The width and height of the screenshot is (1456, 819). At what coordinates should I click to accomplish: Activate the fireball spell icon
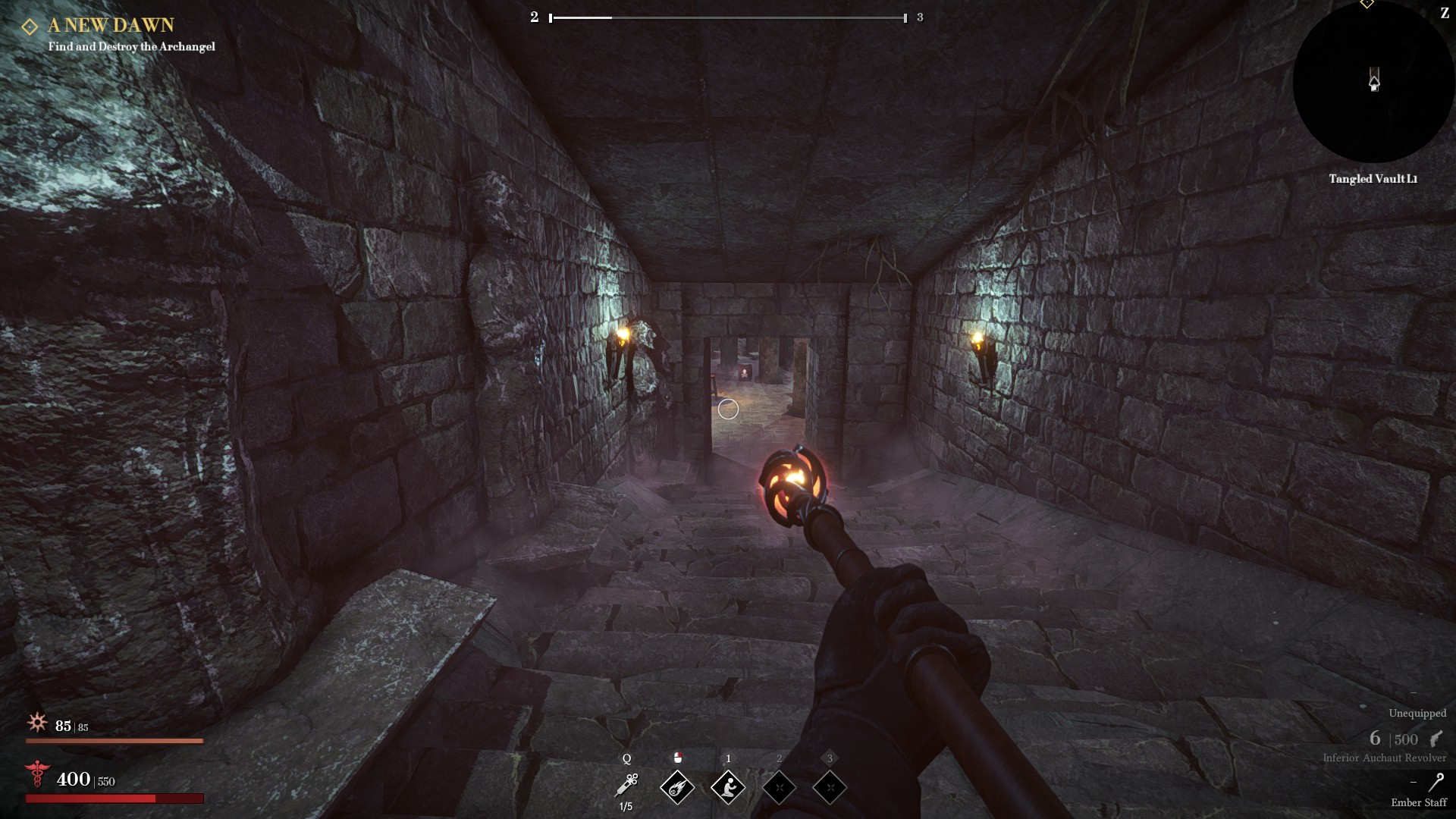tap(677, 787)
